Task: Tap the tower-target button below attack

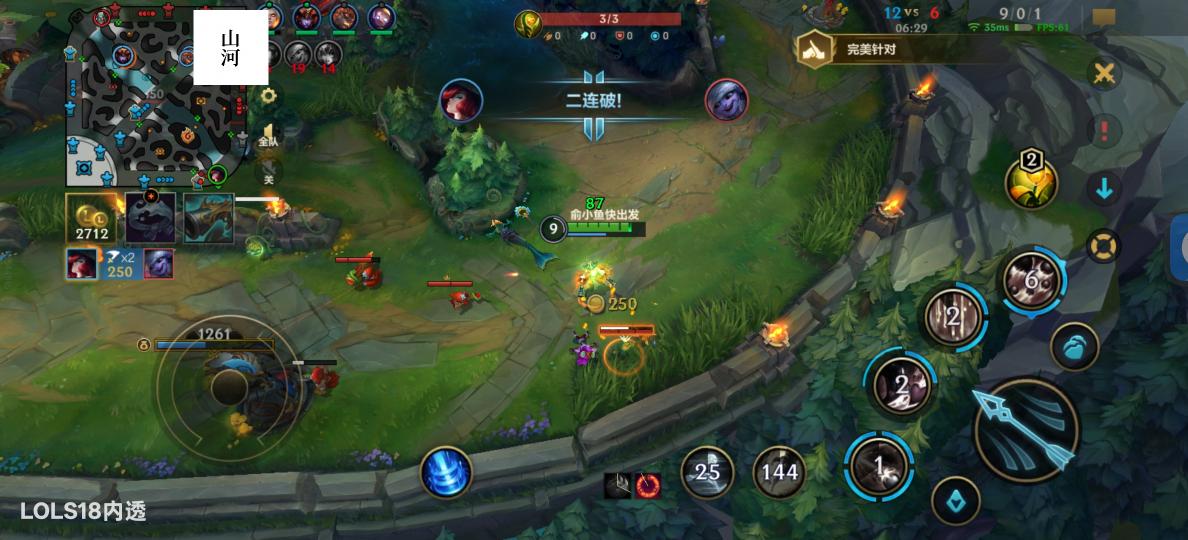Action: click(x=955, y=501)
